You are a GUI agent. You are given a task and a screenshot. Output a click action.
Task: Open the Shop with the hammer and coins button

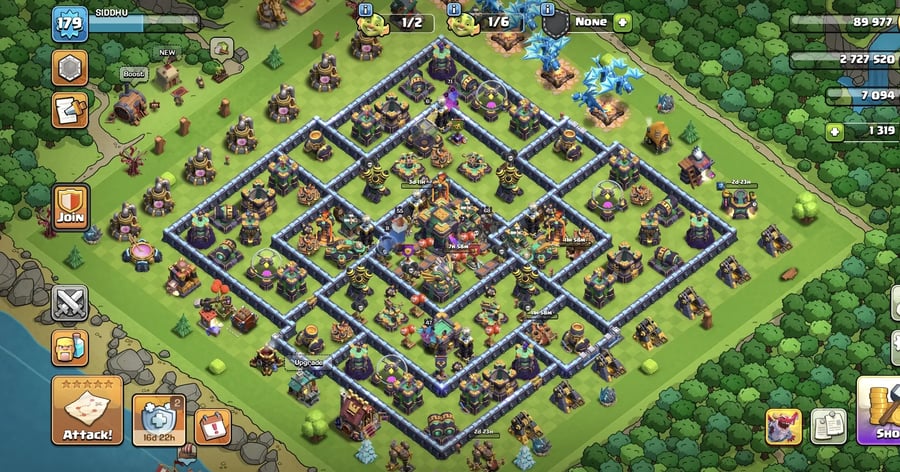click(x=880, y=410)
